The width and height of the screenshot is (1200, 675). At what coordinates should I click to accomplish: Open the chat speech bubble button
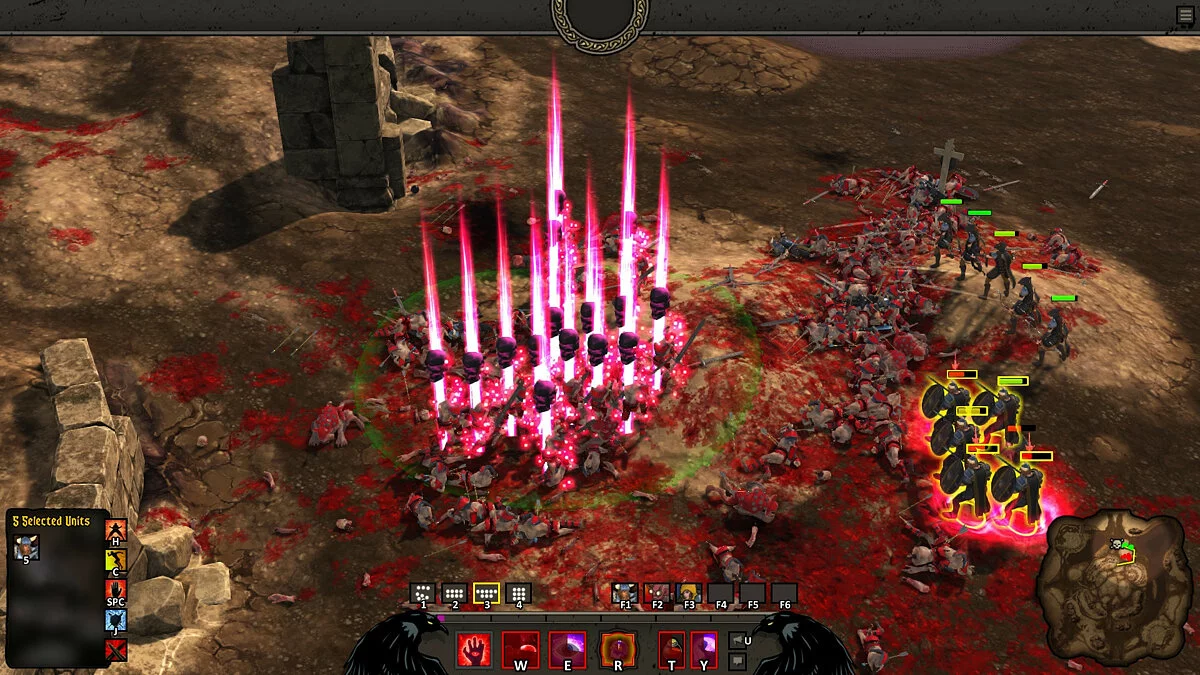(737, 661)
